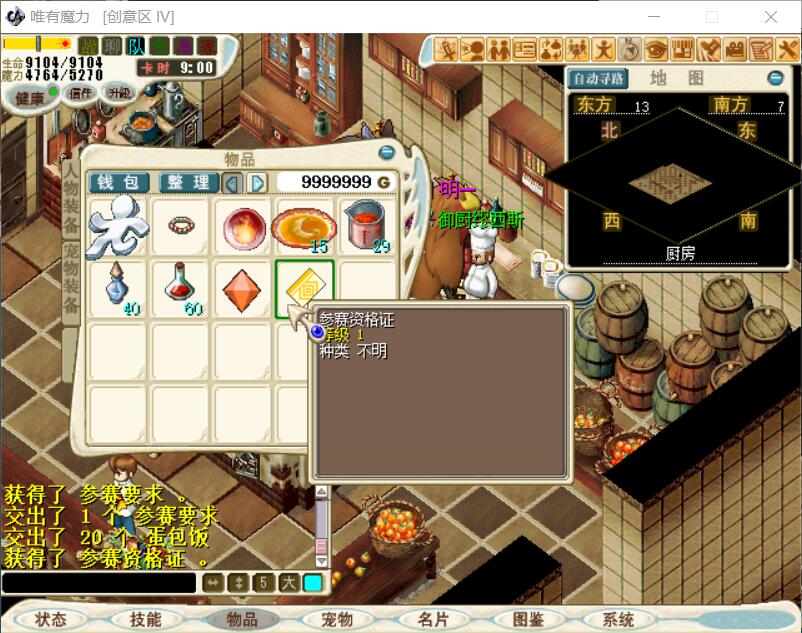Click the chat text input box
The image size is (802, 633).
(x=98, y=583)
